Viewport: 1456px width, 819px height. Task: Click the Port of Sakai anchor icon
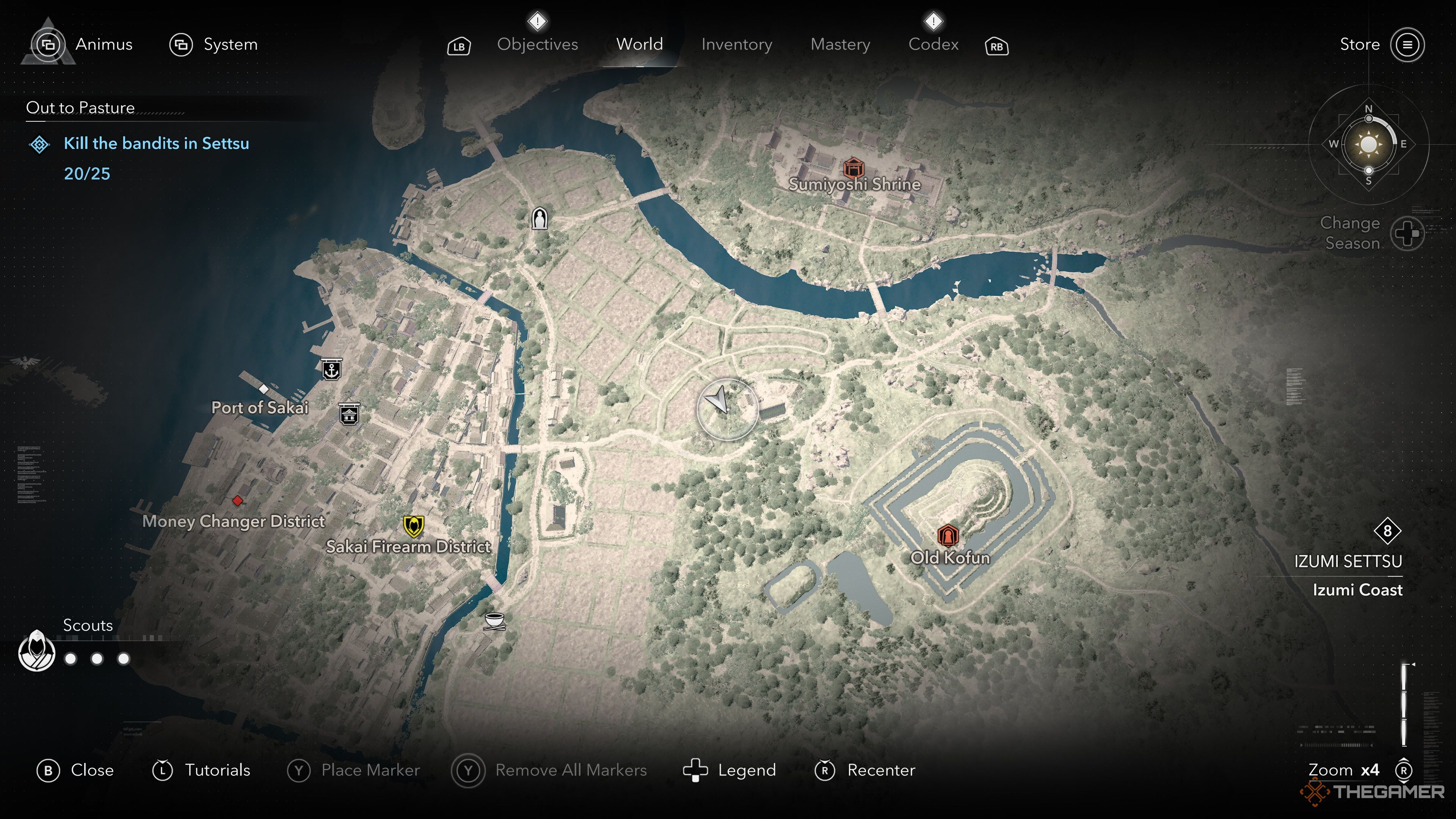(331, 370)
